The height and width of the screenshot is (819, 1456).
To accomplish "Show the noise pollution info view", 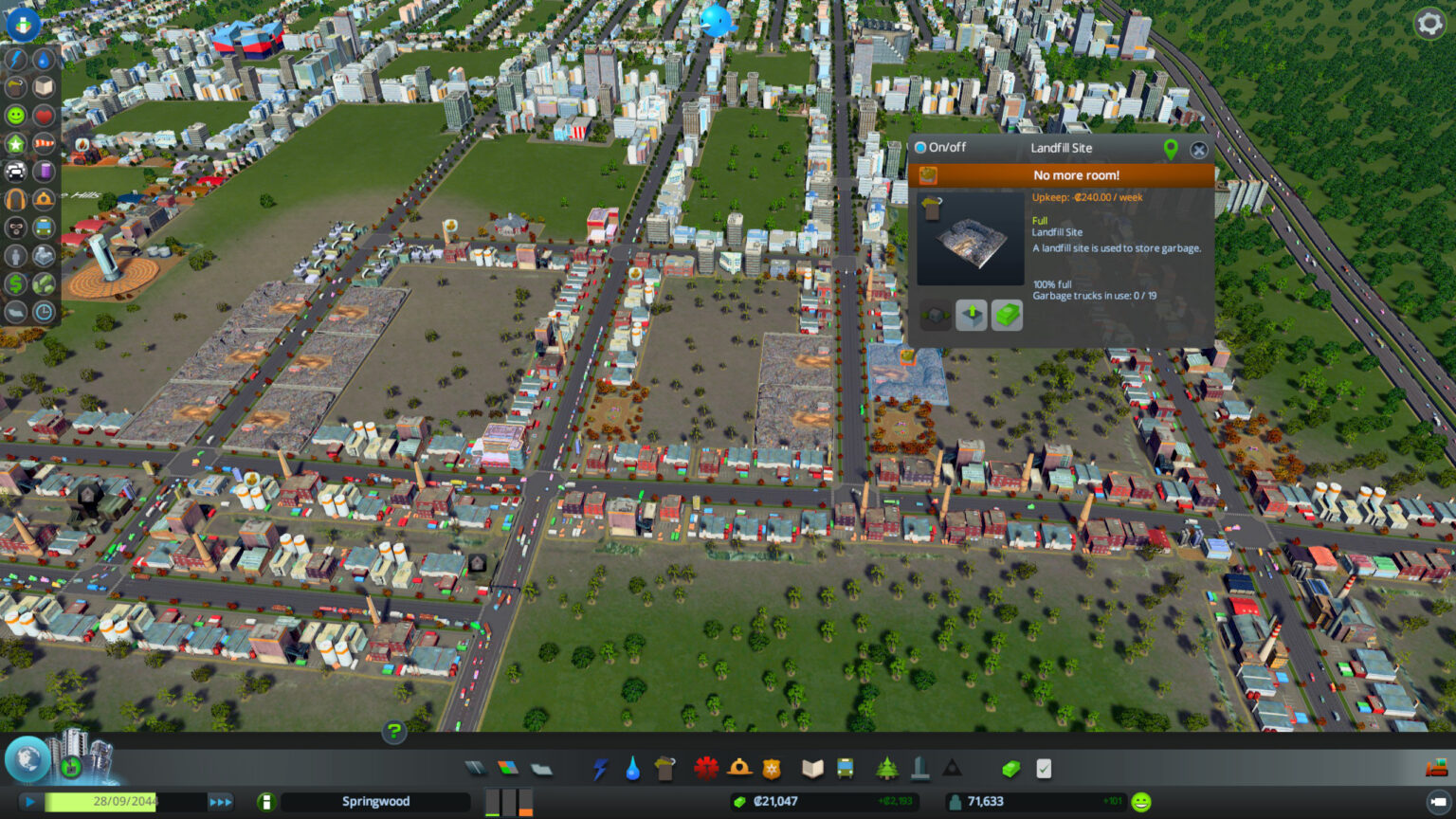I will (x=15, y=199).
